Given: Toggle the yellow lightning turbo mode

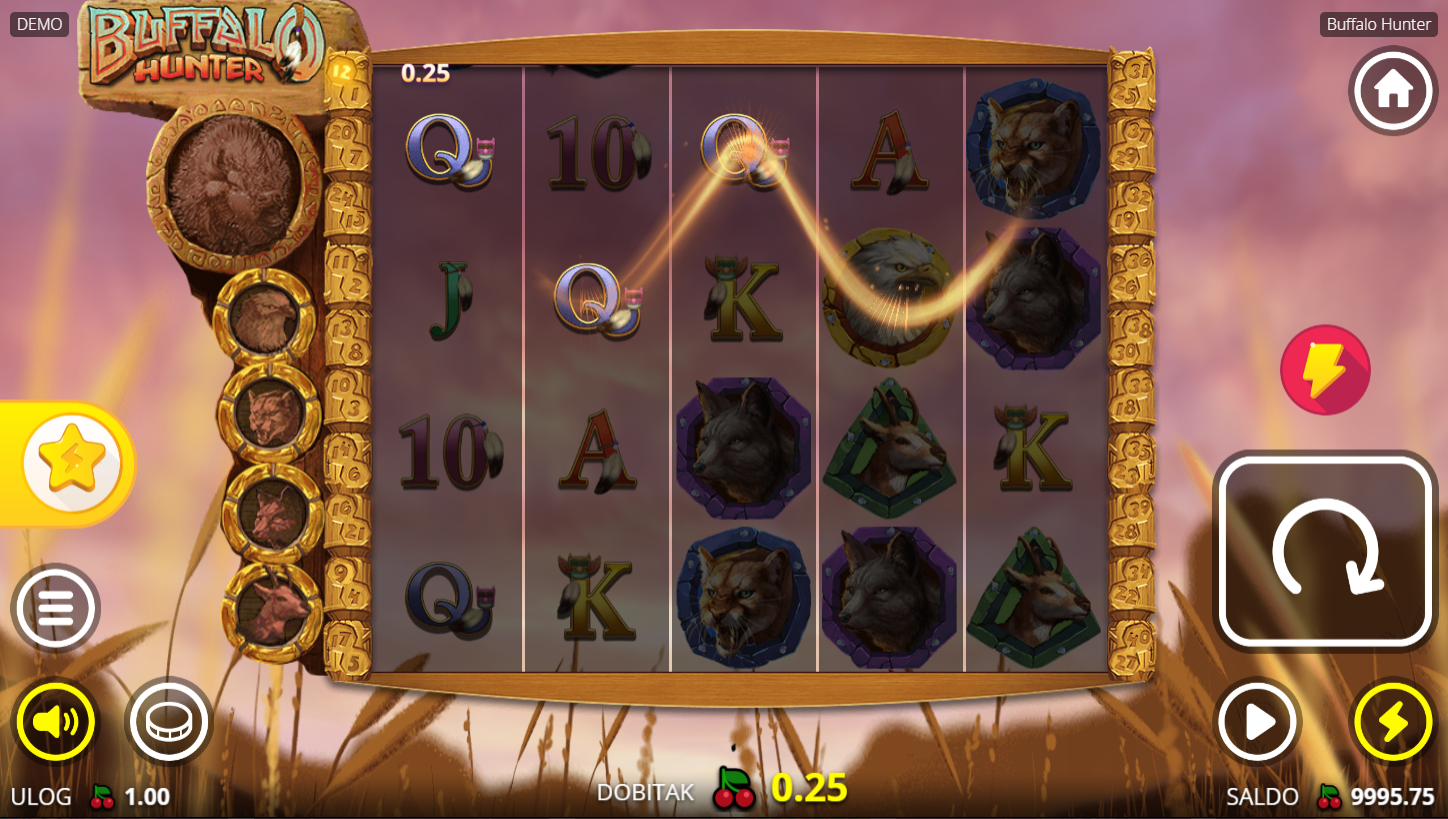Looking at the screenshot, I should pos(1393,721).
